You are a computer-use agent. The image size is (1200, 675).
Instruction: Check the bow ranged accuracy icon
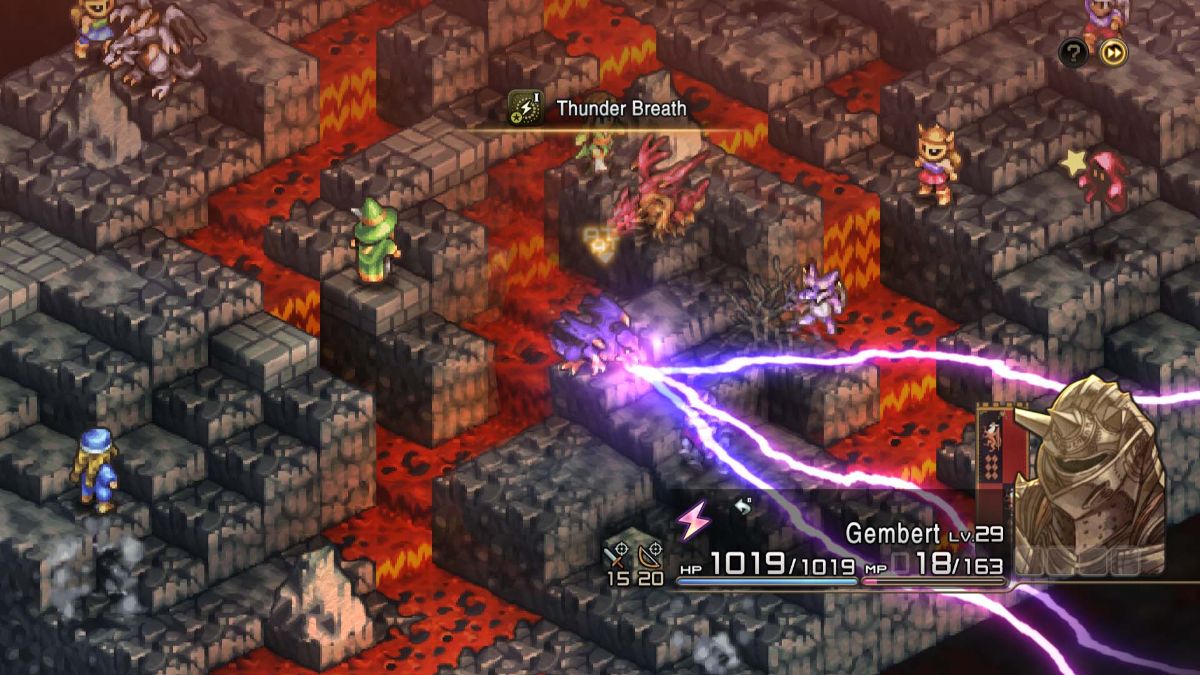(651, 549)
